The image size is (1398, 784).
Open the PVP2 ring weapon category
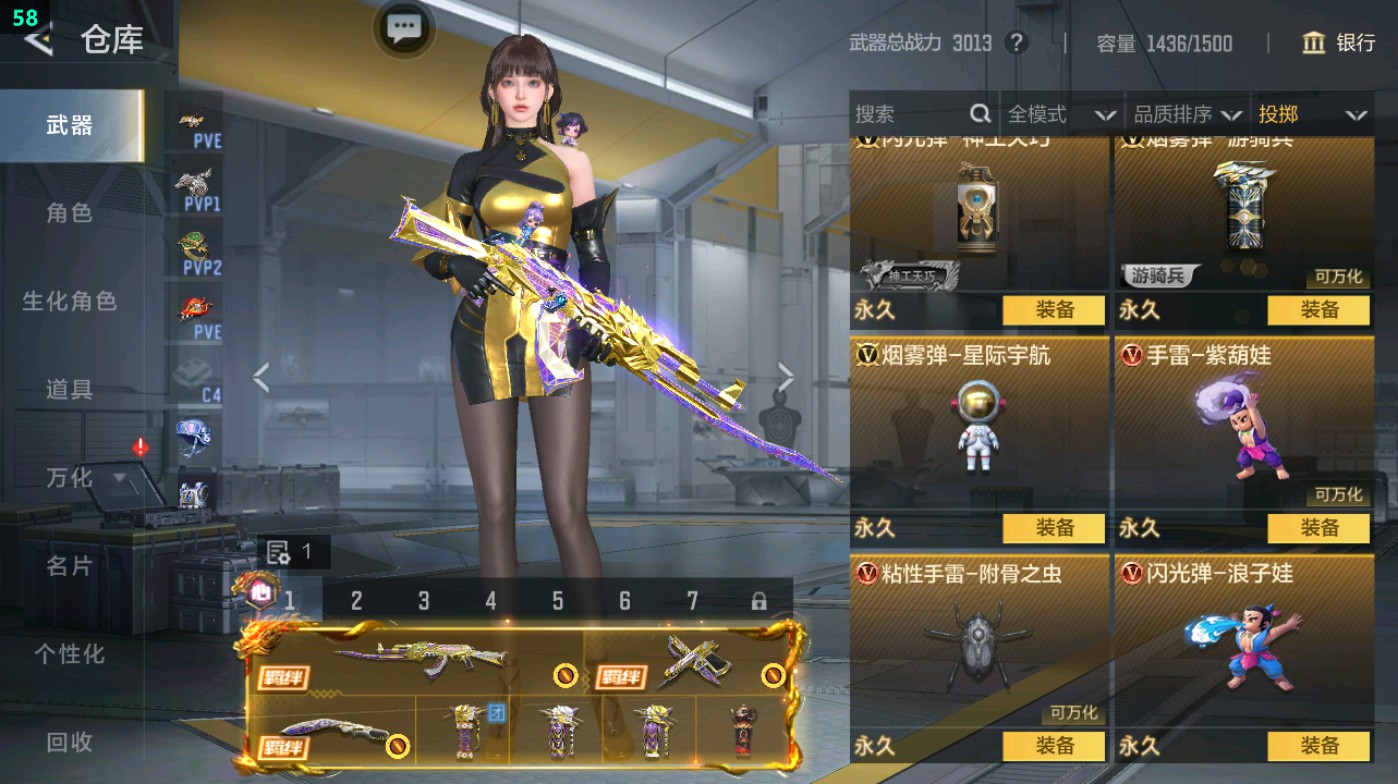193,243
